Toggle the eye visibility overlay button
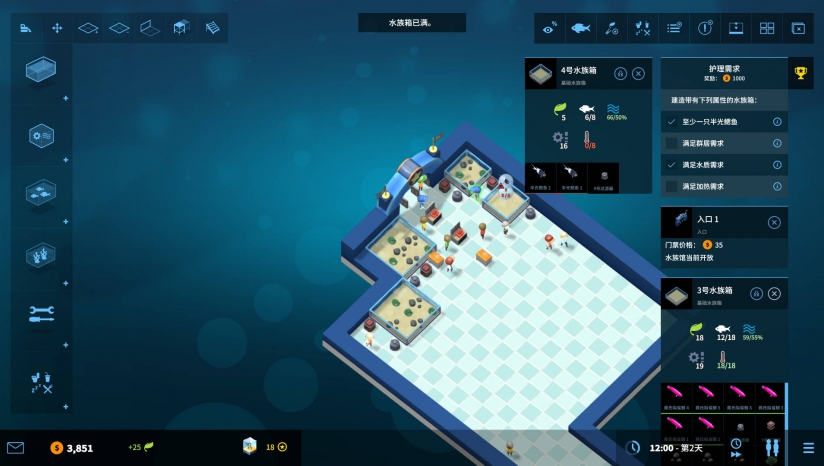The height and width of the screenshot is (466, 824). coord(549,28)
